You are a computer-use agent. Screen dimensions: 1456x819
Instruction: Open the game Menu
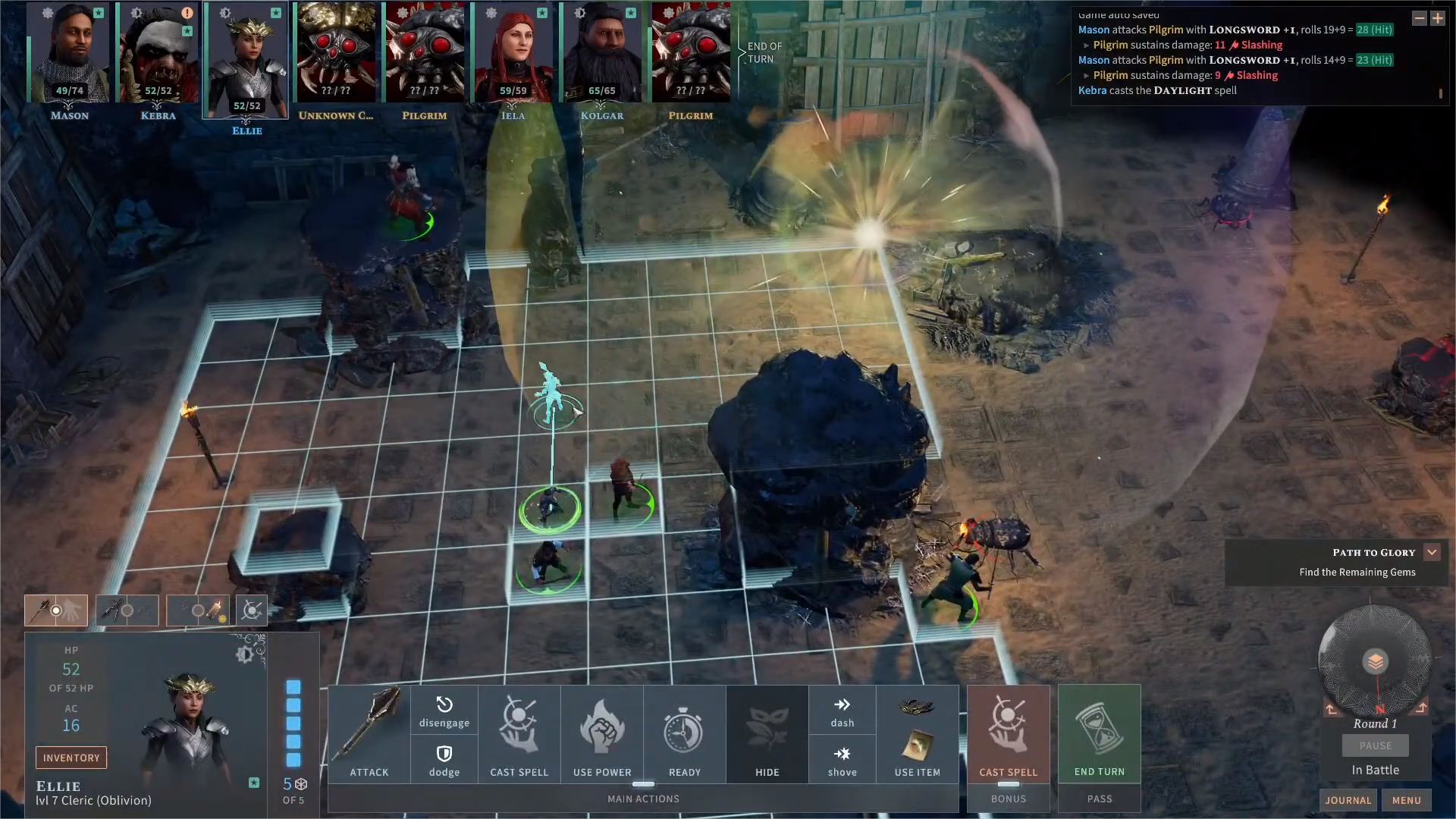[1406, 800]
